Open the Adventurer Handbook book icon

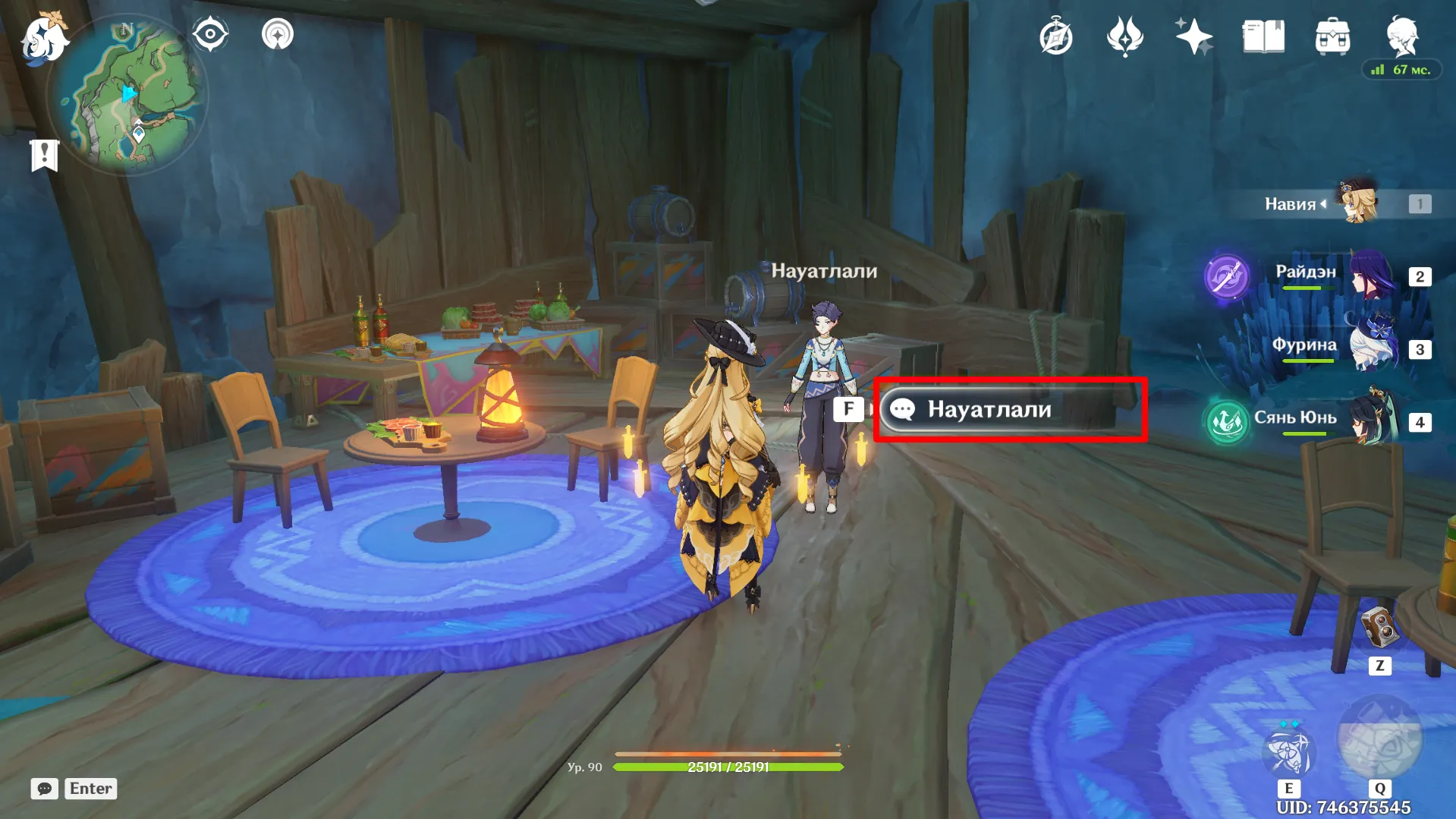click(x=1263, y=36)
